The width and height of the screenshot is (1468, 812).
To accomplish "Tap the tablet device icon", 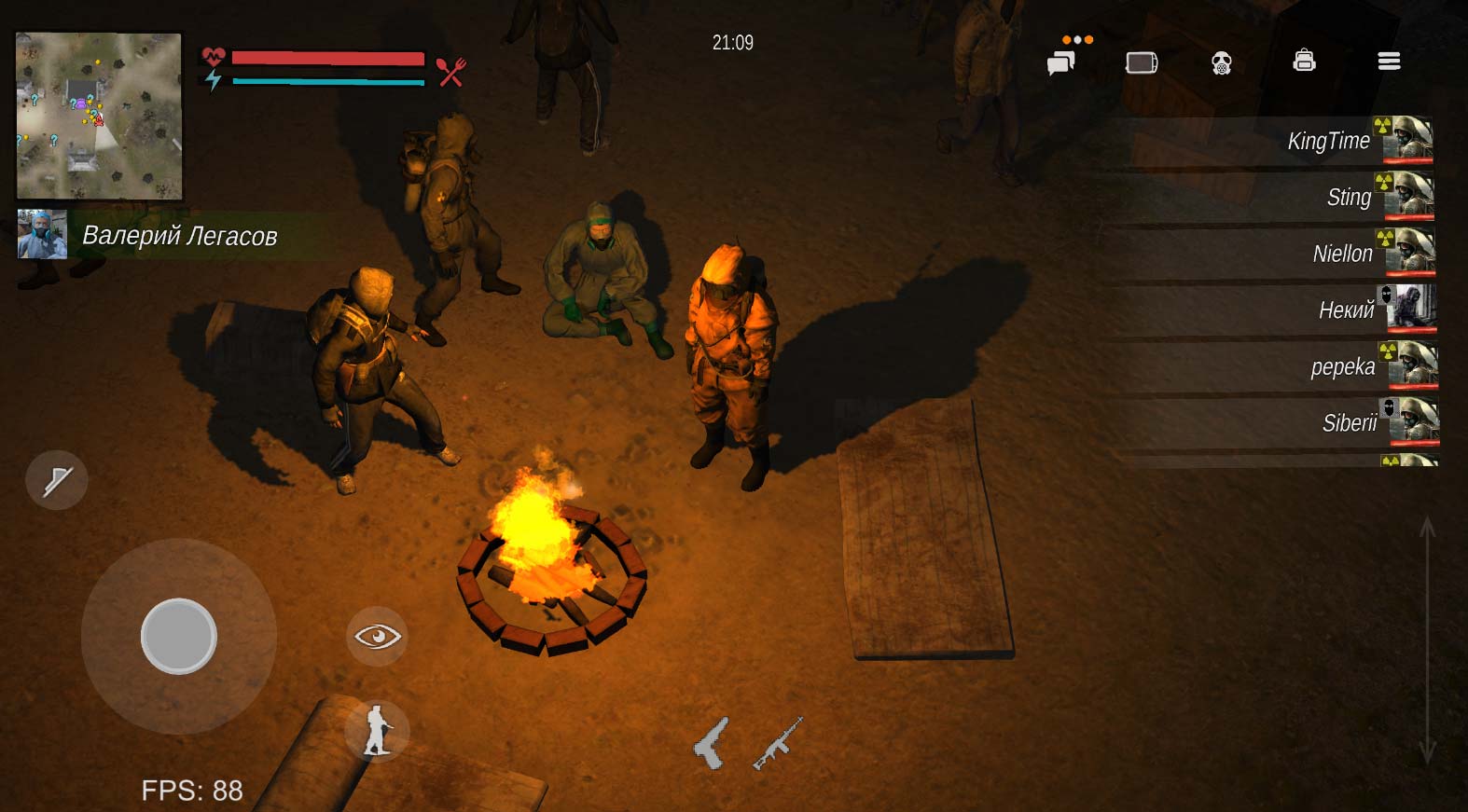I will pos(1142,62).
